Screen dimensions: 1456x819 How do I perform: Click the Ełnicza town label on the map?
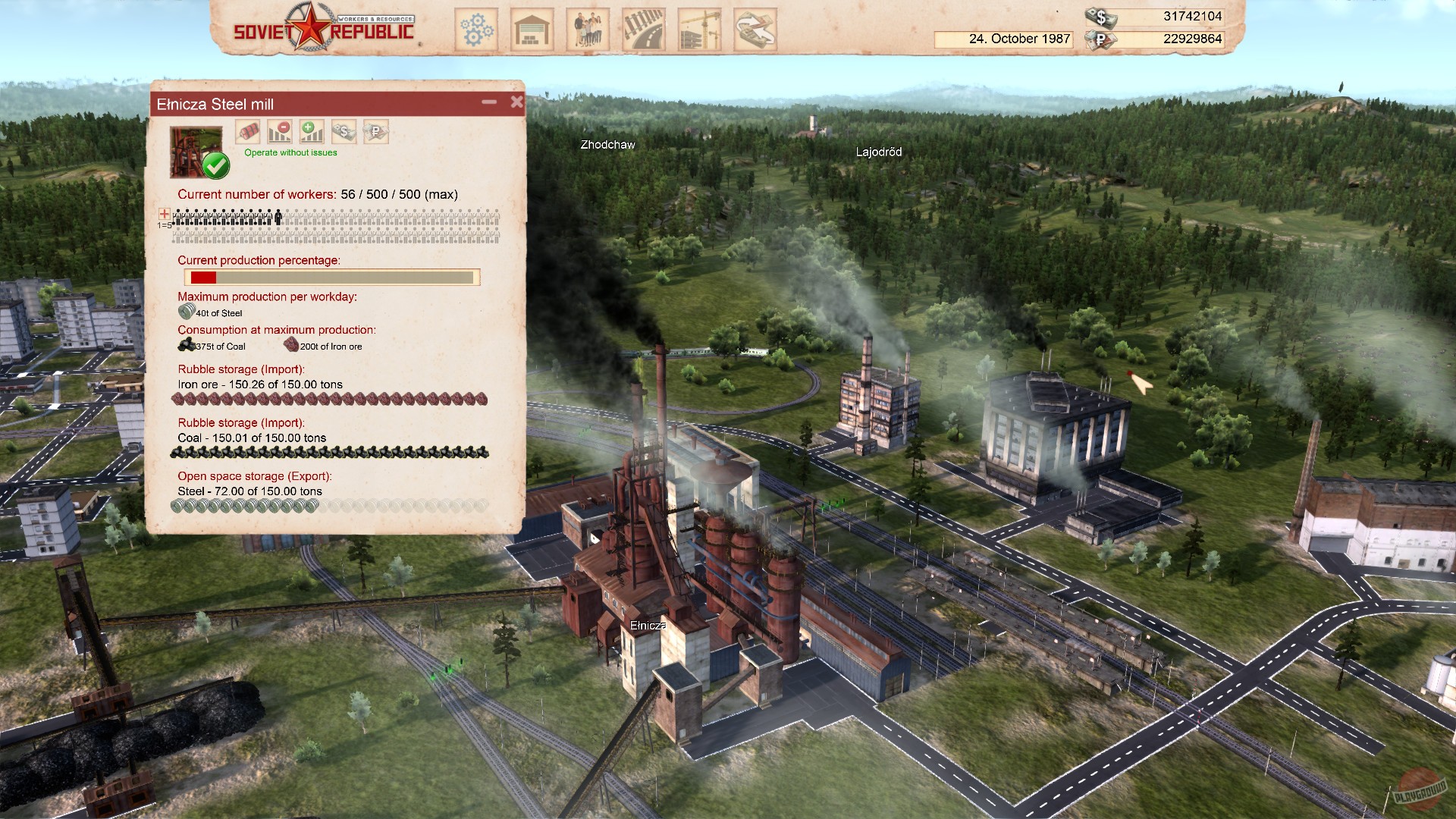pos(648,625)
